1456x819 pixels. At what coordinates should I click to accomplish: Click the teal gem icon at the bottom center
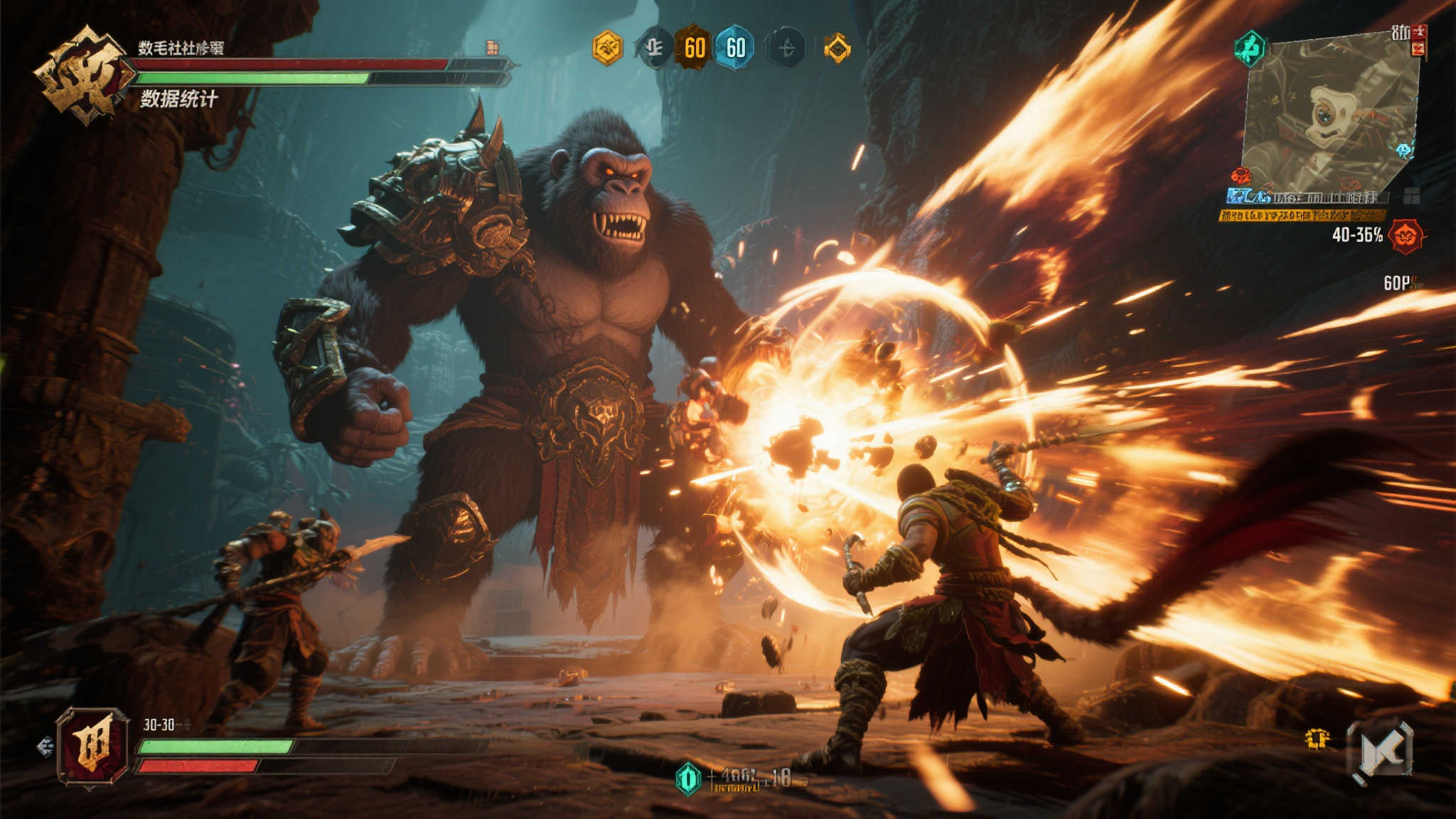pos(687,778)
